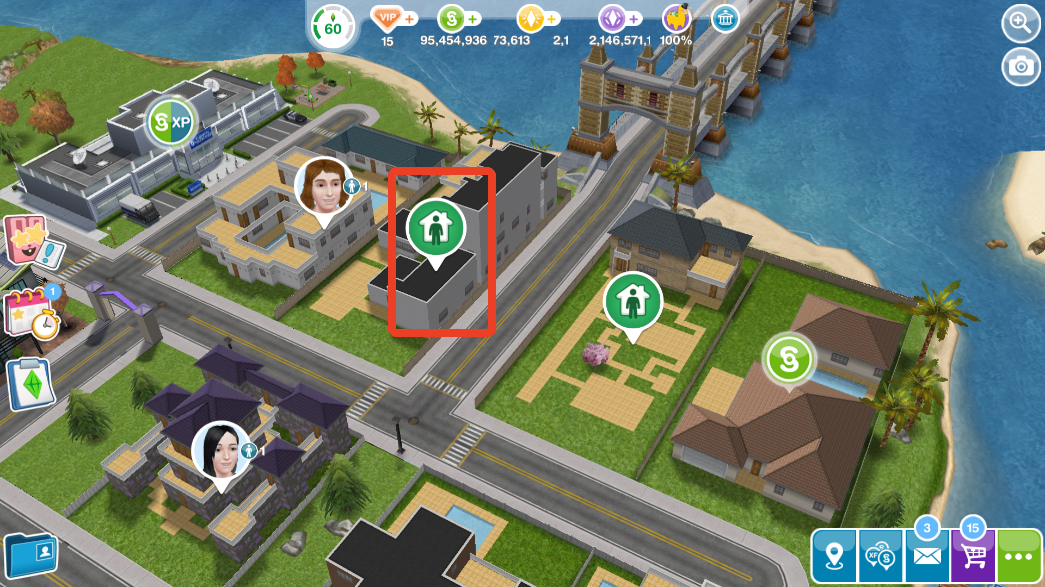Open the mailbox envelope with 3 messages
The height and width of the screenshot is (587, 1045).
[926, 555]
